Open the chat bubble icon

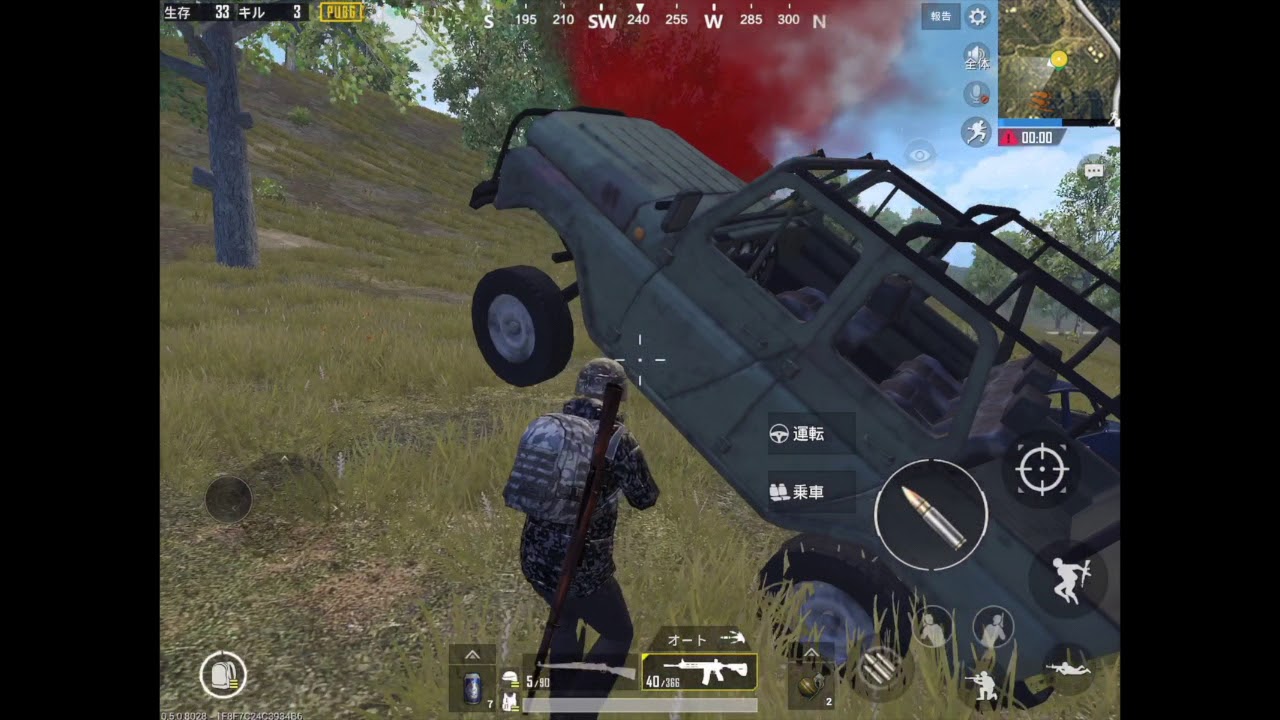1094,170
